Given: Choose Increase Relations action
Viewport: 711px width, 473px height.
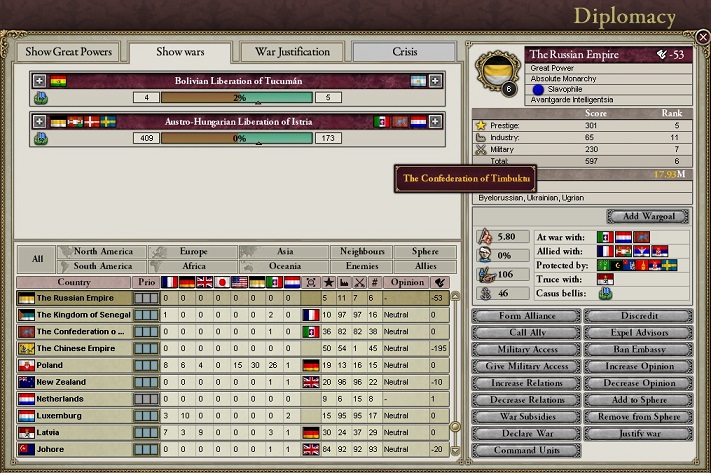Looking at the screenshot, I should [x=526, y=383].
